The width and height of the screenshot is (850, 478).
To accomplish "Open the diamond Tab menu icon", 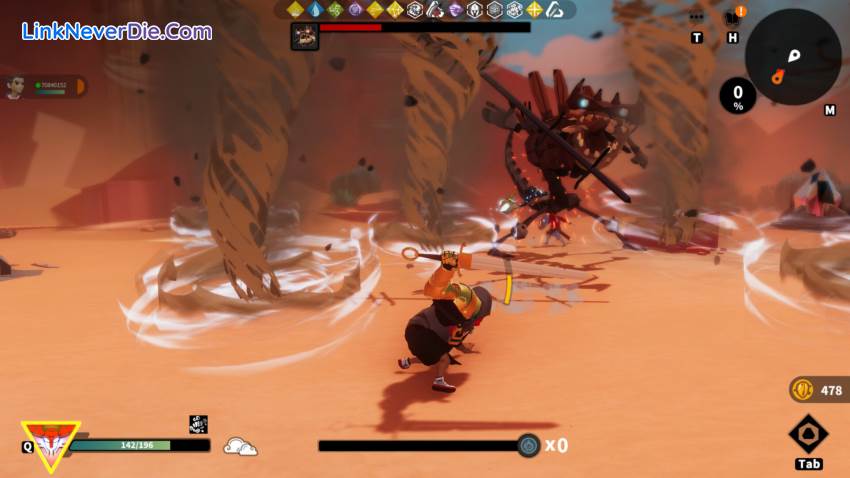I will coord(808,435).
